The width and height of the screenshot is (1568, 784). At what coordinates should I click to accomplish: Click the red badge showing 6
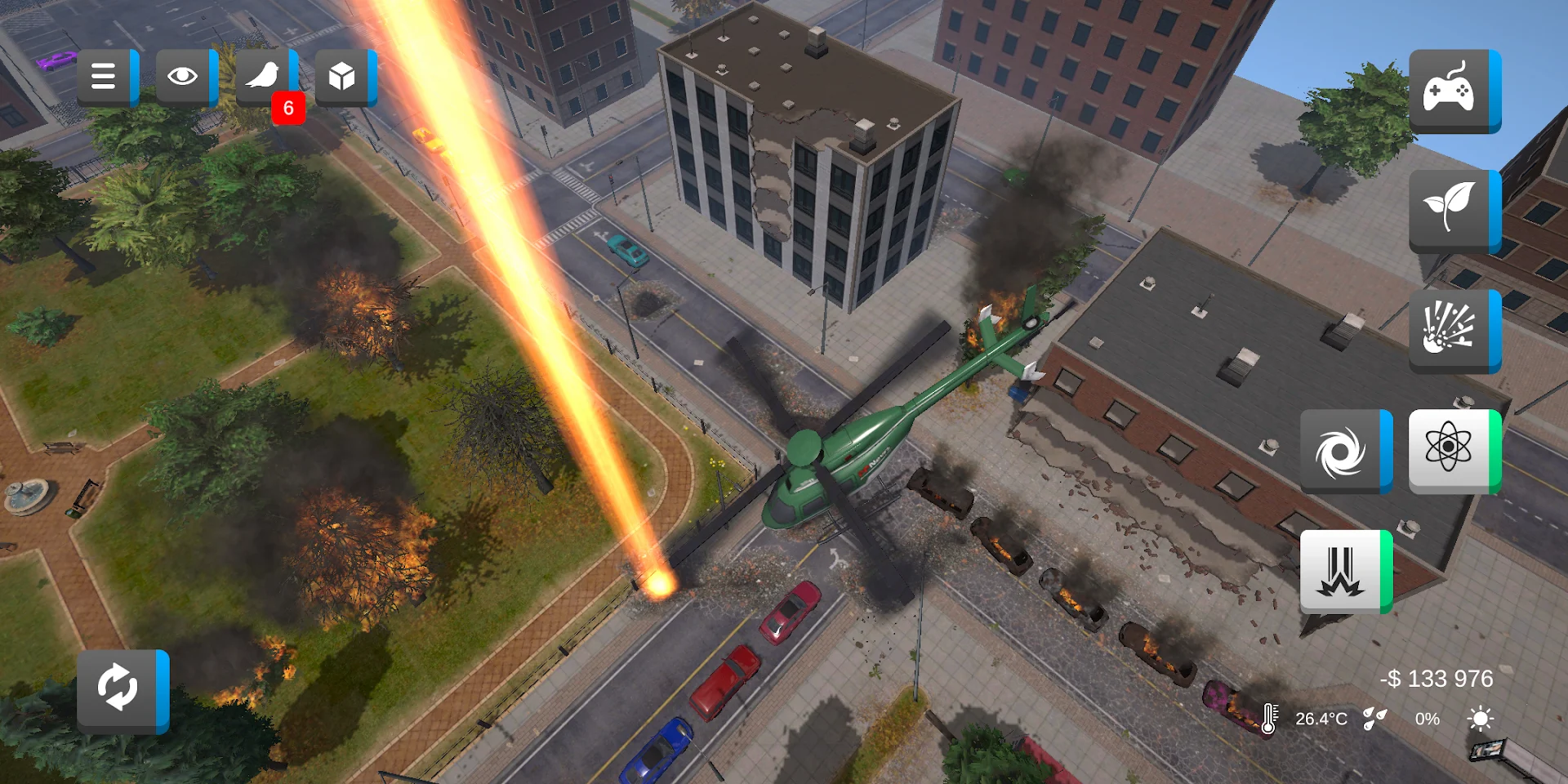pos(290,108)
